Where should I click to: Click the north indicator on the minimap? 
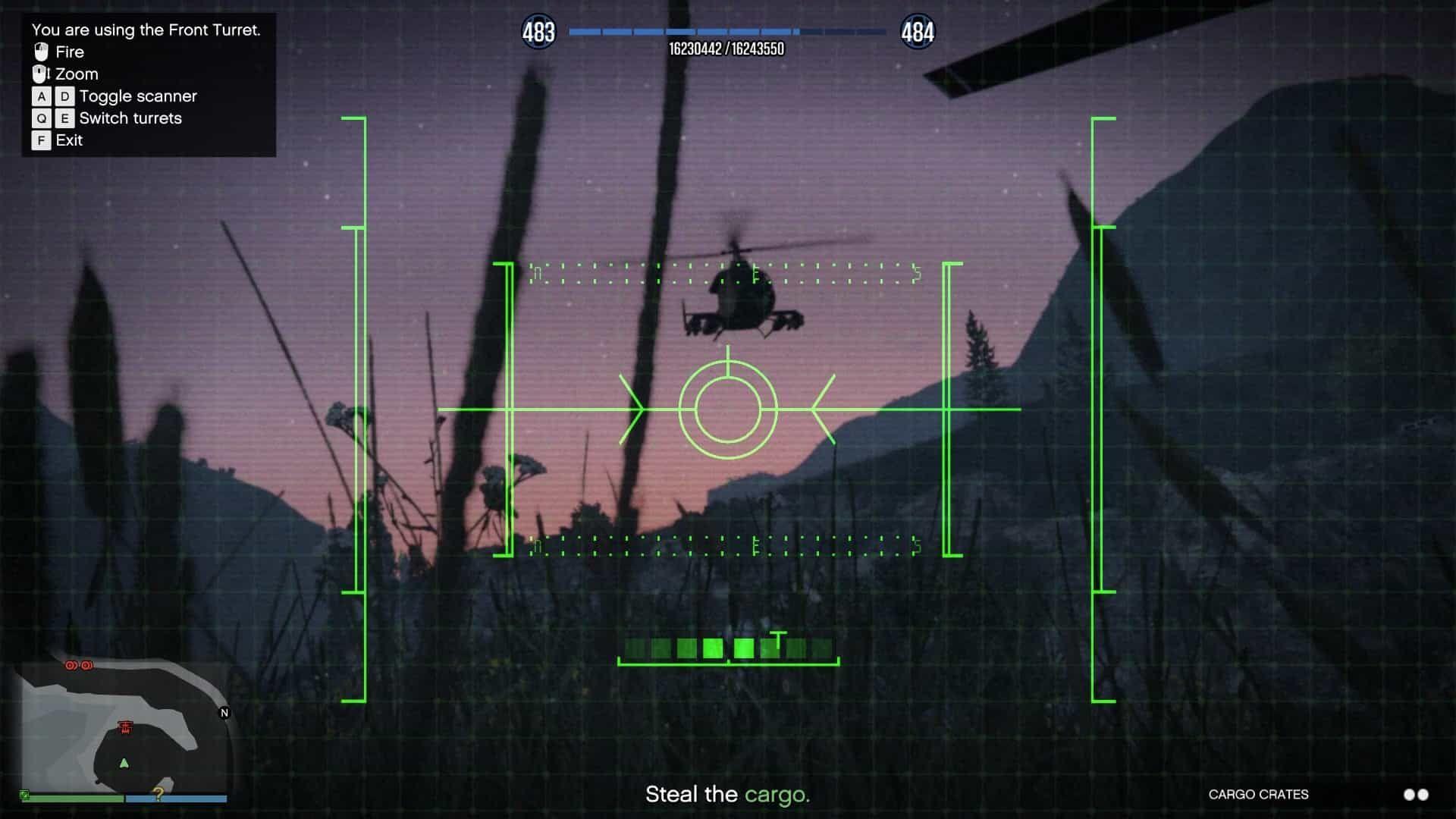[224, 713]
